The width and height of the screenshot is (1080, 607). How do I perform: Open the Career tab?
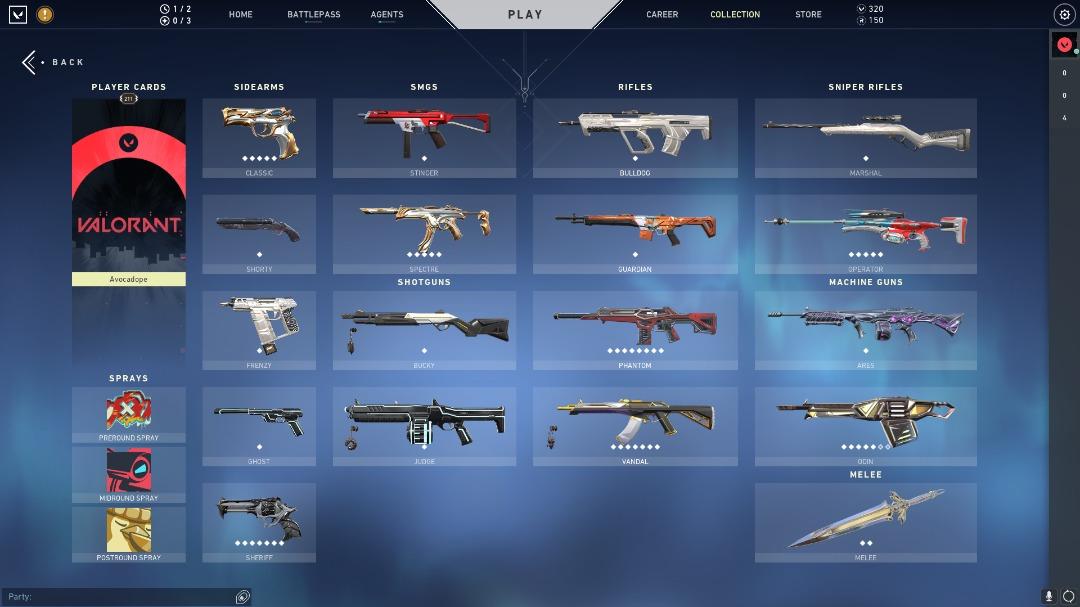point(662,15)
